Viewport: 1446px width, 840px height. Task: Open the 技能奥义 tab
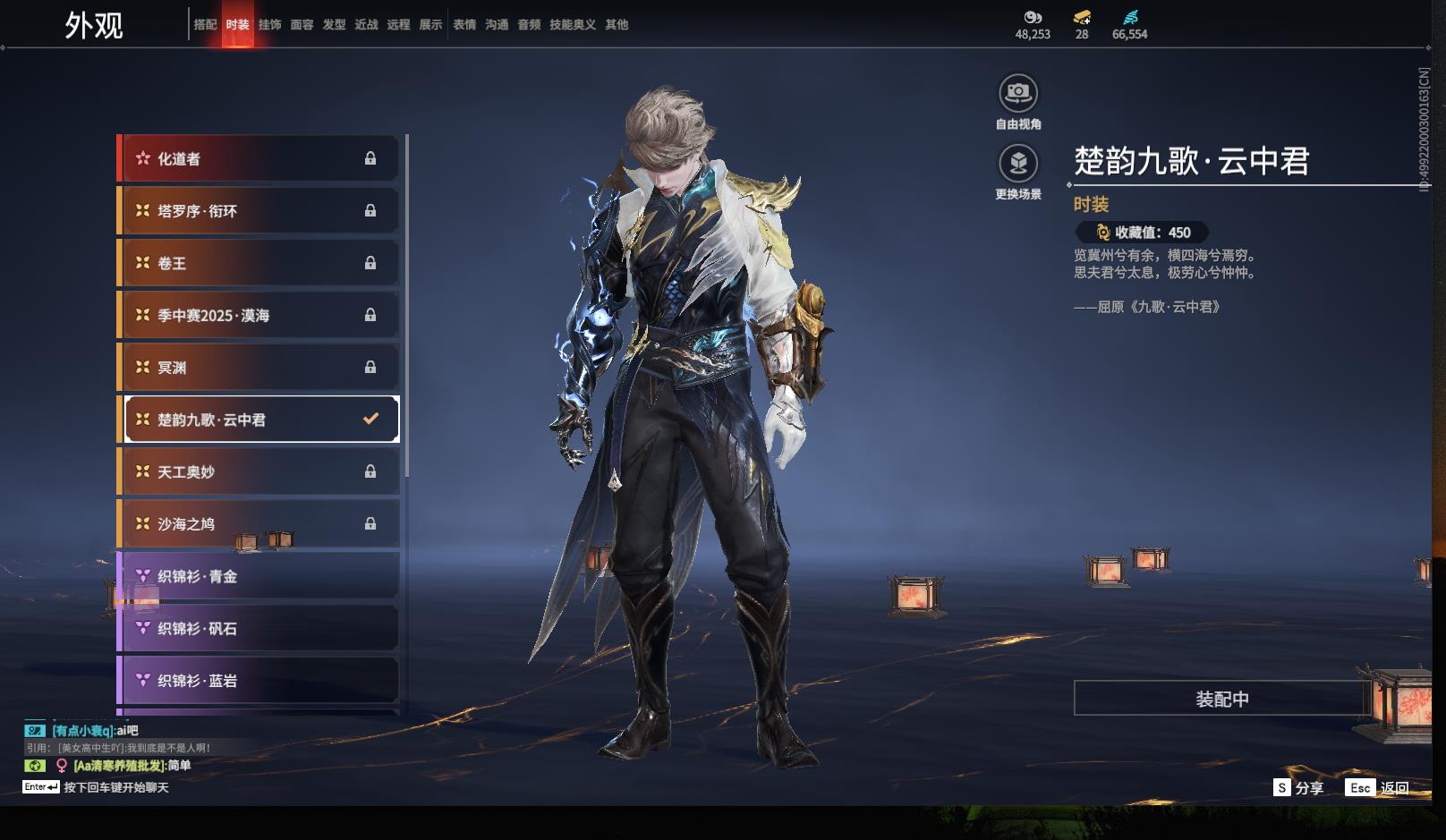coord(572,25)
